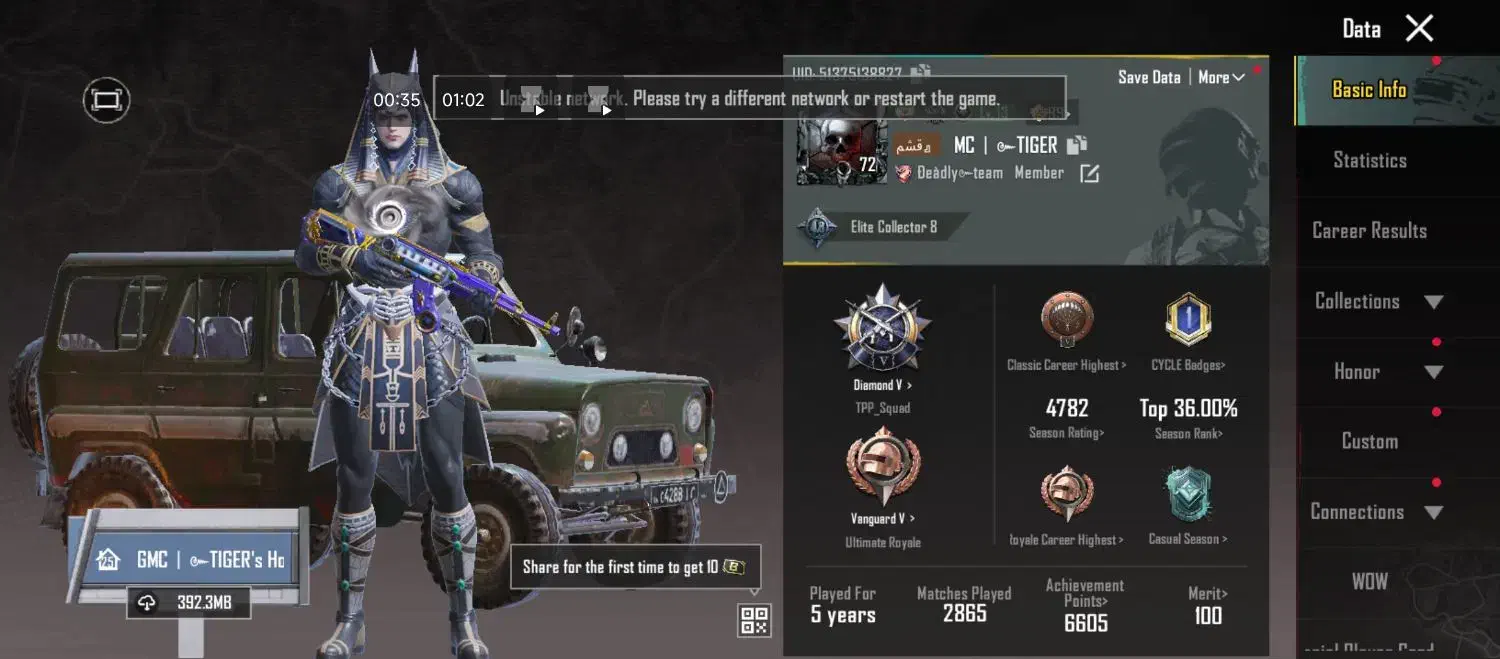Open the Statistics tab
1500x659 pixels.
click(x=1369, y=160)
